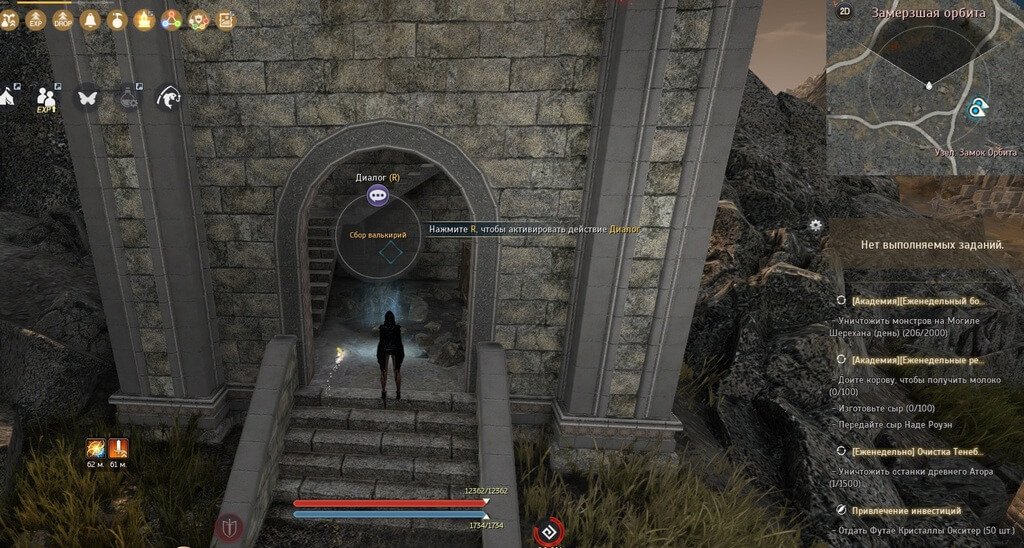Click the red shield icon near health bar
The image size is (1024, 548).
point(231,527)
